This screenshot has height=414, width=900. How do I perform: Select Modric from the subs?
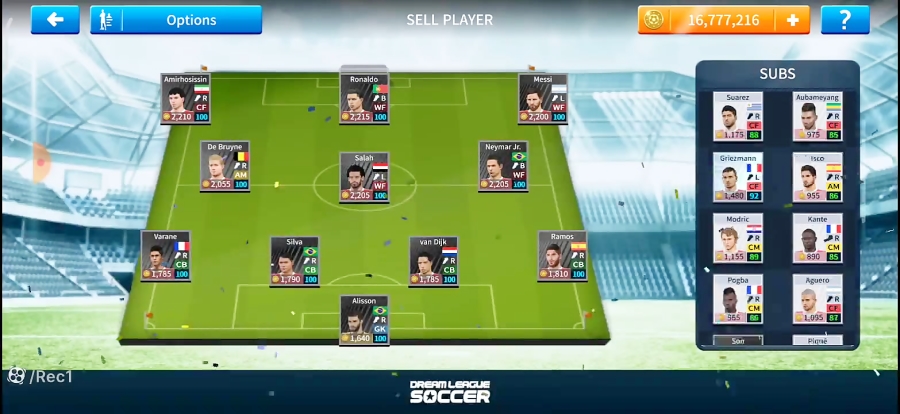point(737,239)
